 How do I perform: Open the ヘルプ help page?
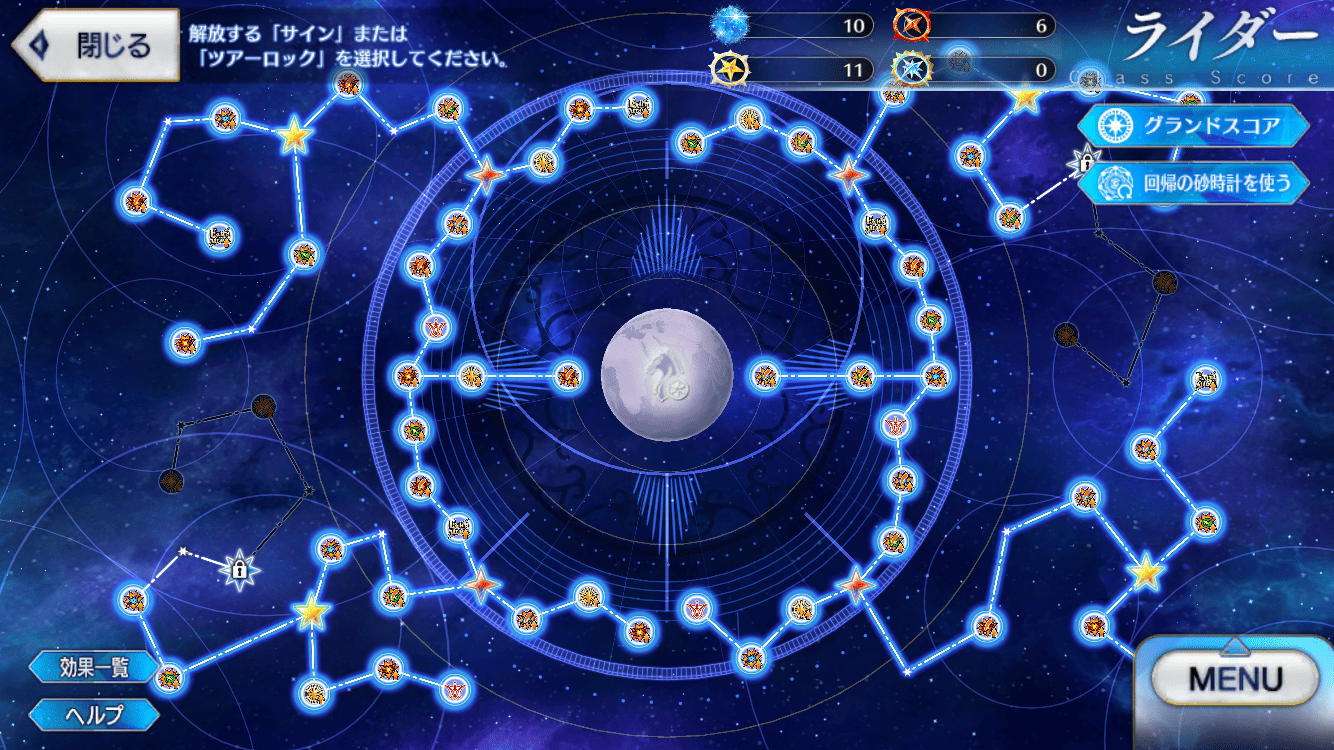[x=94, y=714]
